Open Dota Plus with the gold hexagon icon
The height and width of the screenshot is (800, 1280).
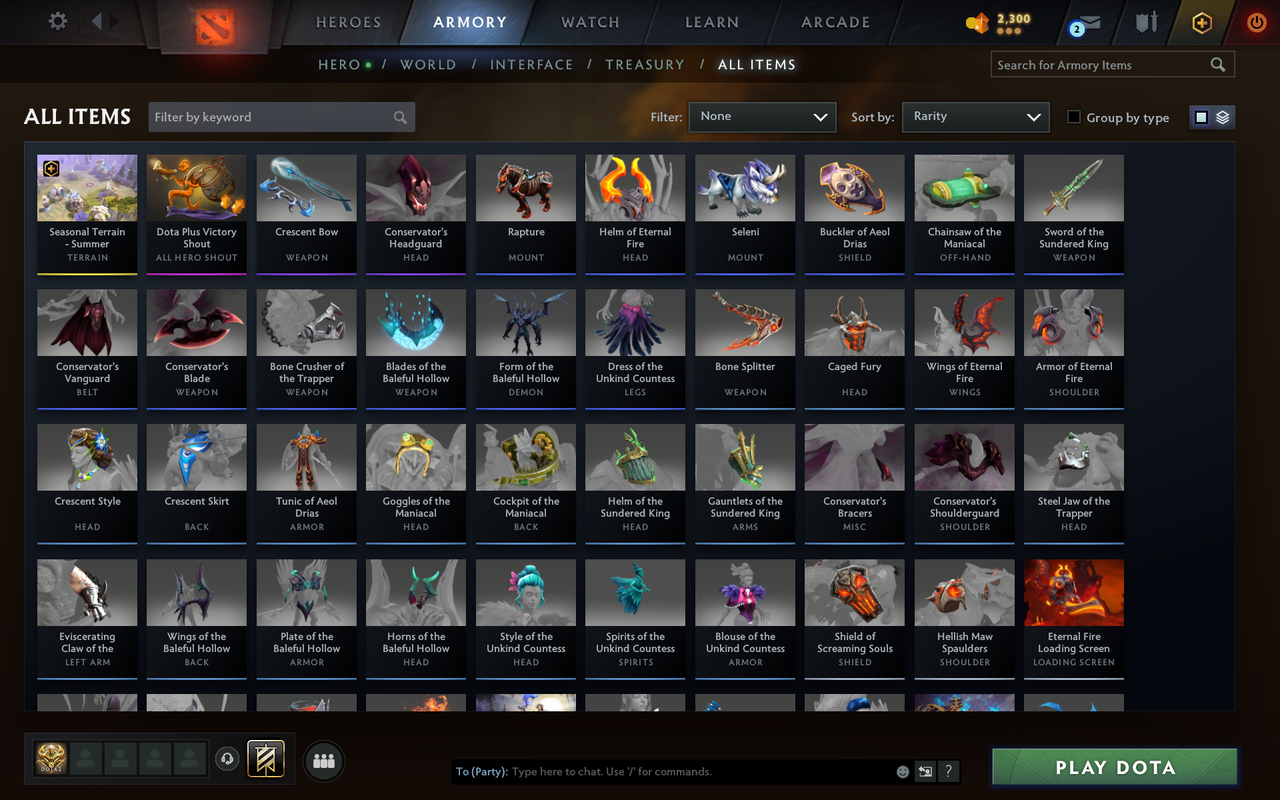(1201, 21)
